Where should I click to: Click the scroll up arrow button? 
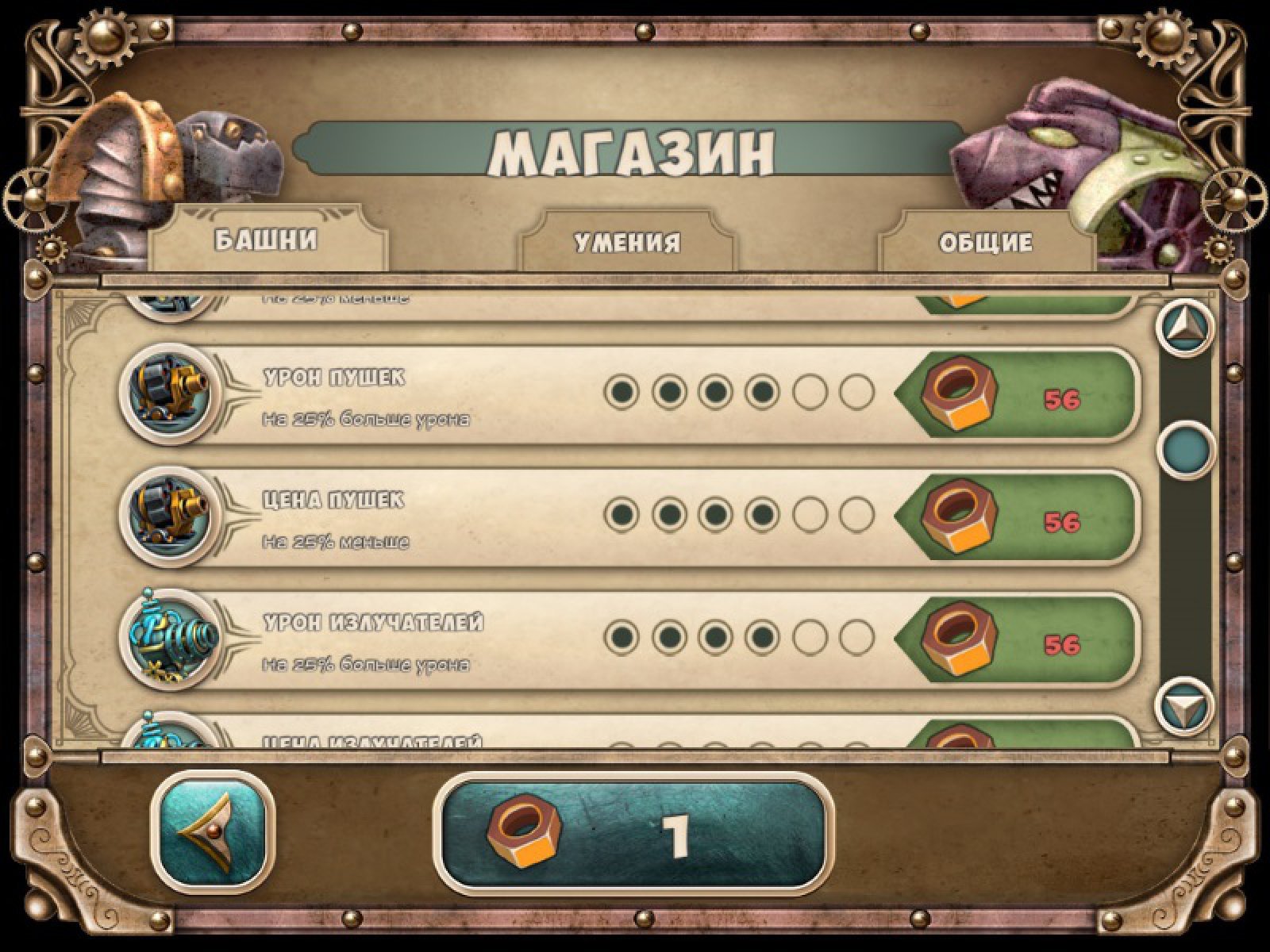[x=1185, y=327]
